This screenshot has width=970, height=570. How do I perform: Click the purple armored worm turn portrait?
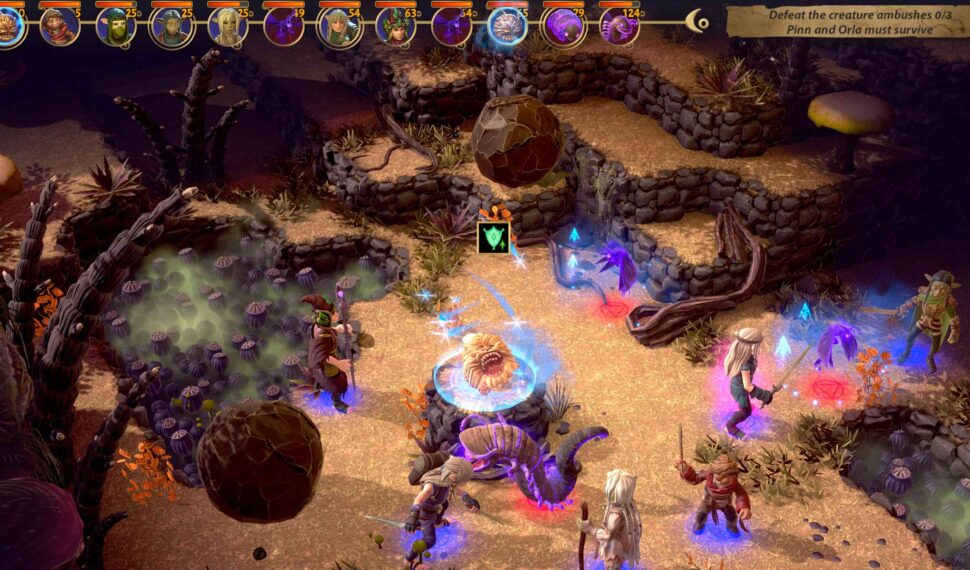(564, 26)
